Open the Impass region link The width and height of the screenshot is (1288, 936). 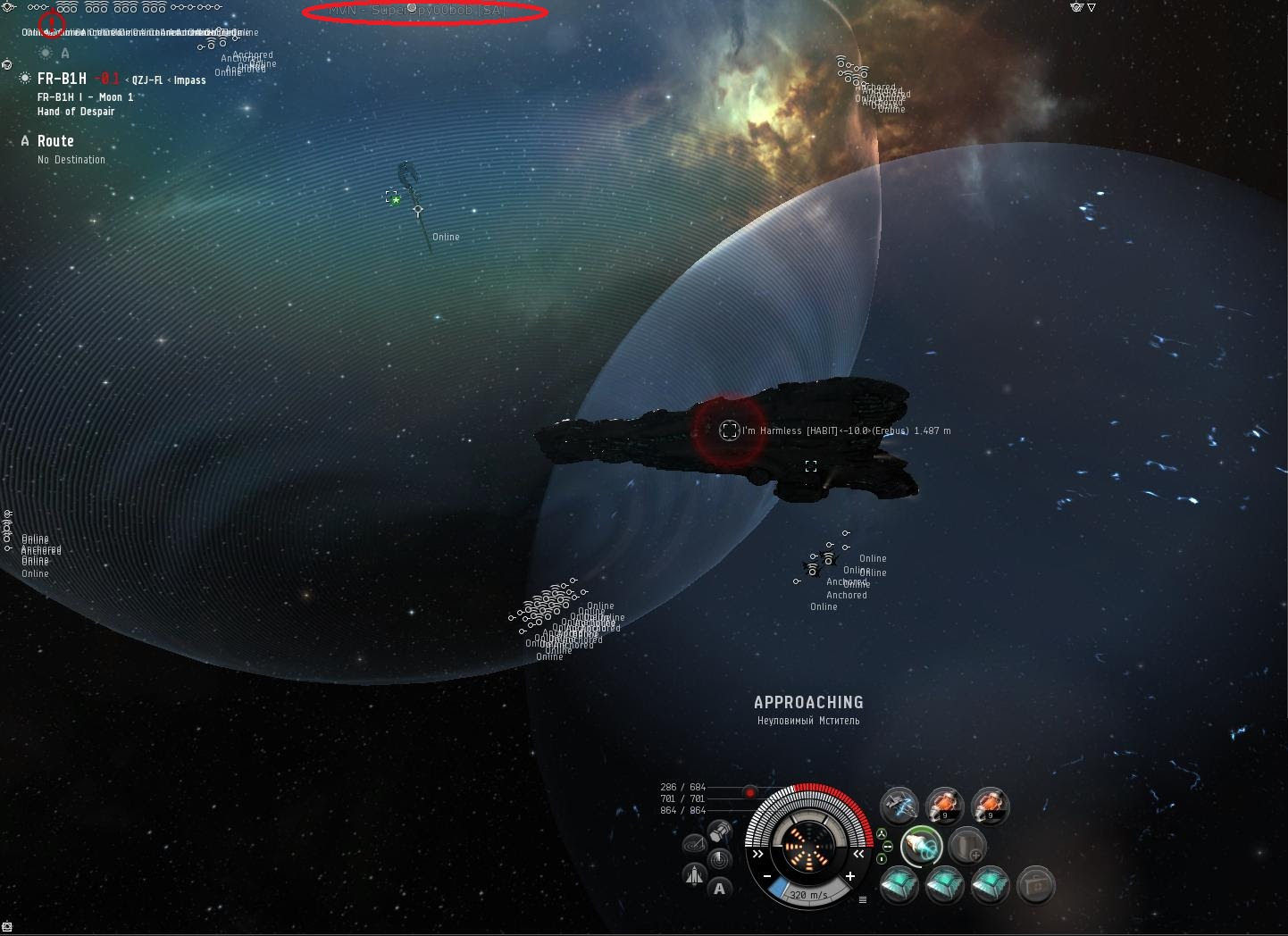189,80
